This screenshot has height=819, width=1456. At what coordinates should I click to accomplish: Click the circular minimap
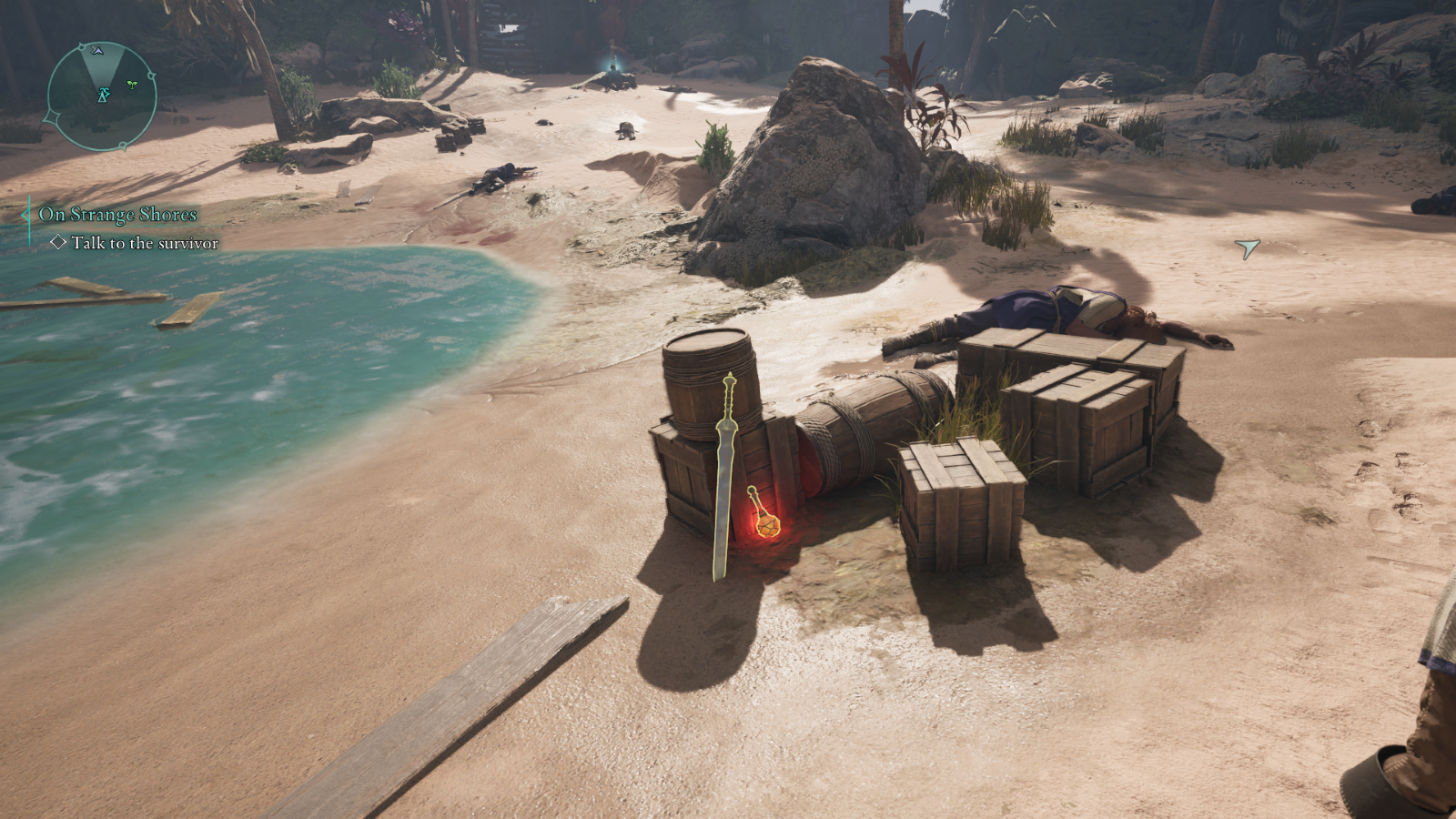pyautogui.click(x=101, y=96)
